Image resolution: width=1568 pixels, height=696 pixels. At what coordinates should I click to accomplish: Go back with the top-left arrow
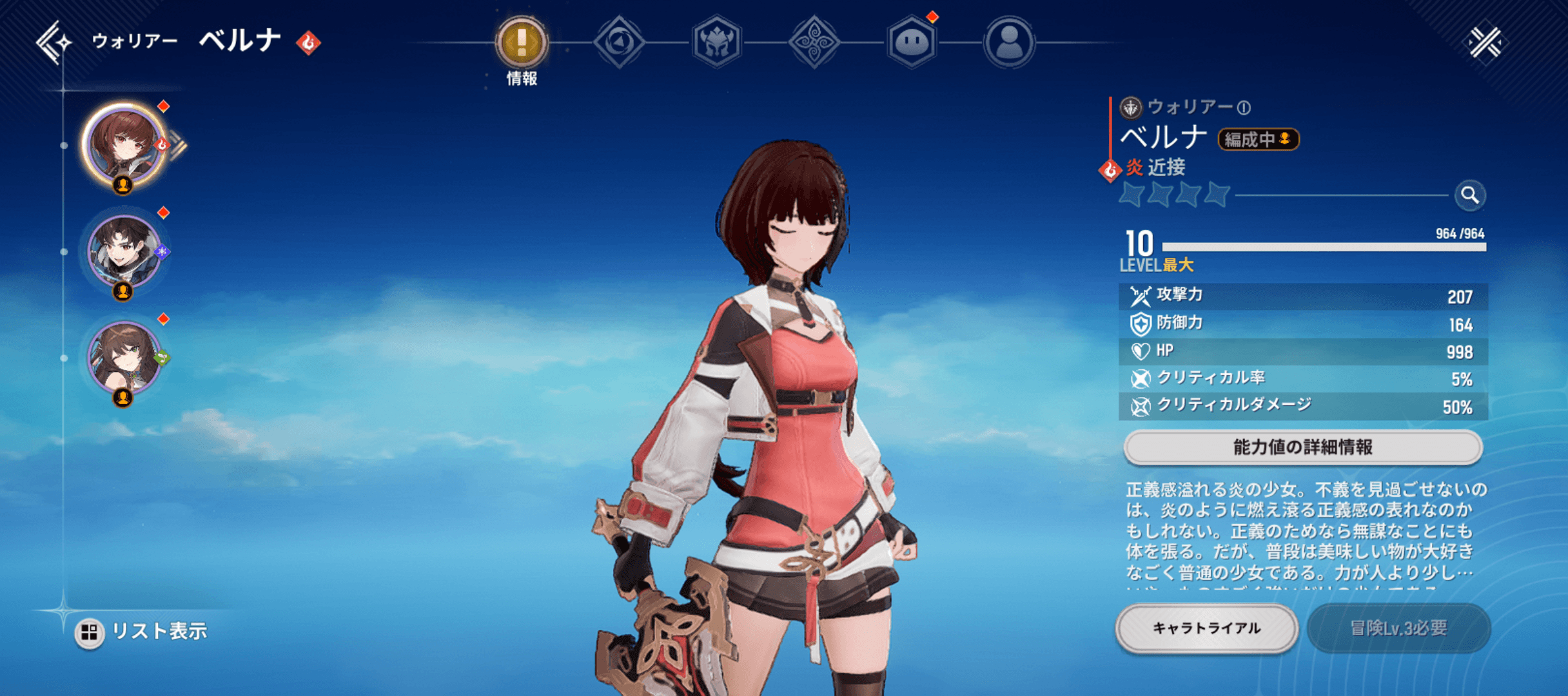[x=53, y=43]
